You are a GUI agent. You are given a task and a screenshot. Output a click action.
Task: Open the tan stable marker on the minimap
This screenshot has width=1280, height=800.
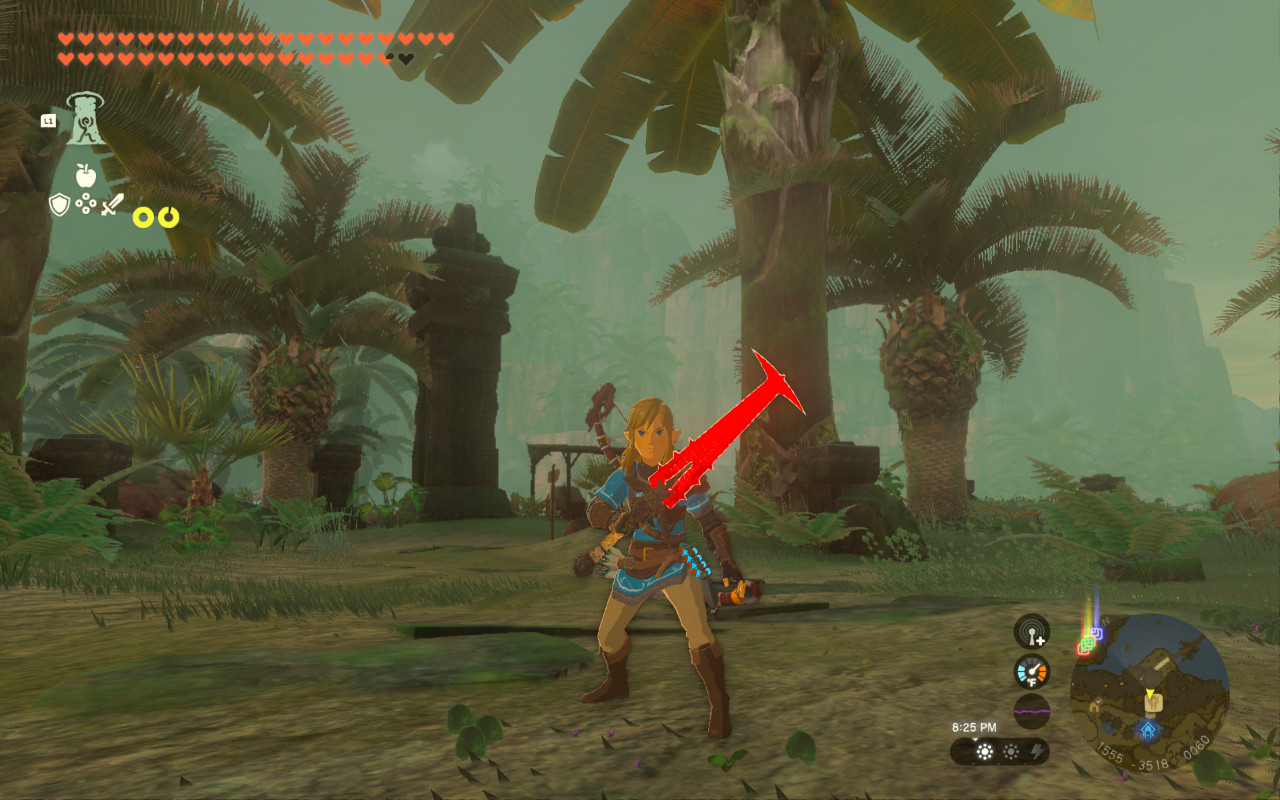click(1153, 703)
